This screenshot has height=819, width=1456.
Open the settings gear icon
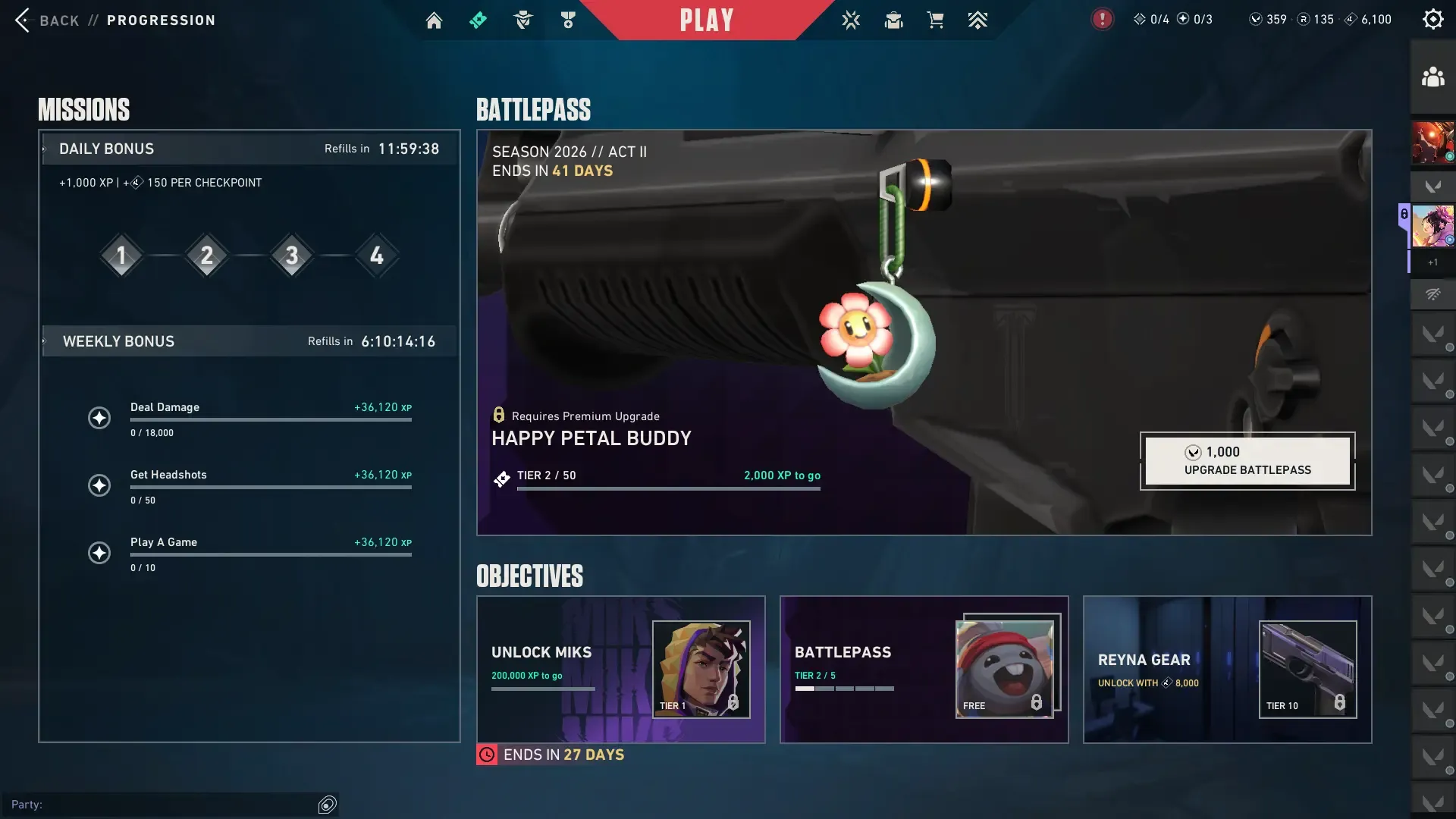click(x=1432, y=20)
